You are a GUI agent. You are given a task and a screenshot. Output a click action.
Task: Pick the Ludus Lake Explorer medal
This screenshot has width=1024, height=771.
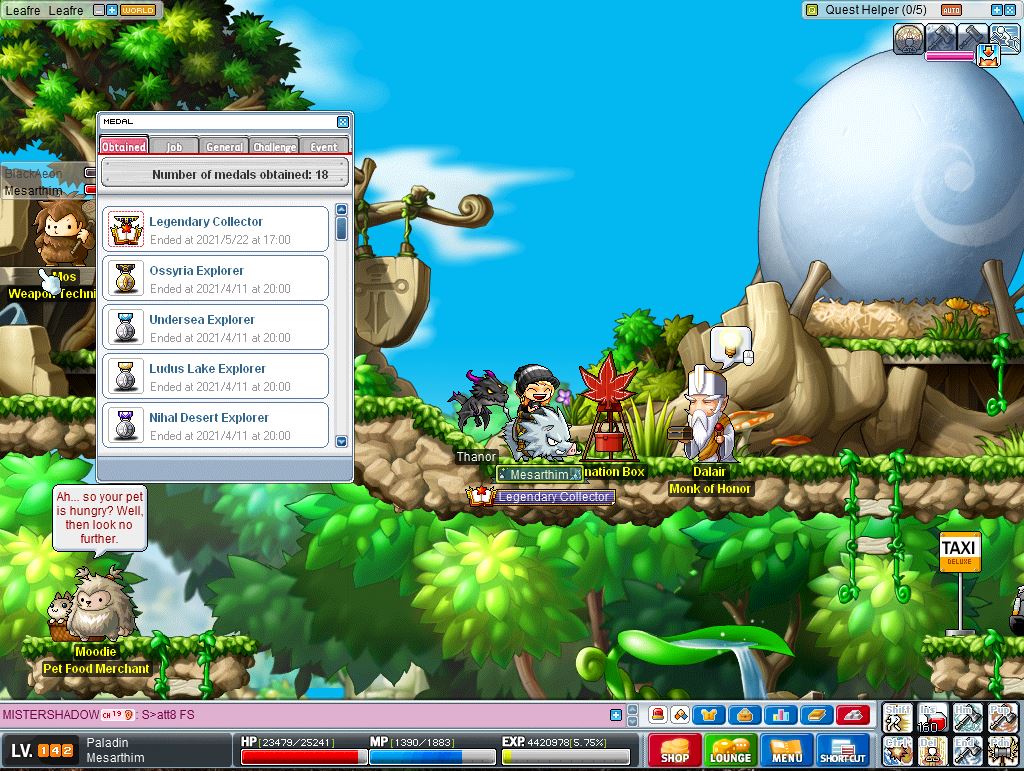pos(216,376)
